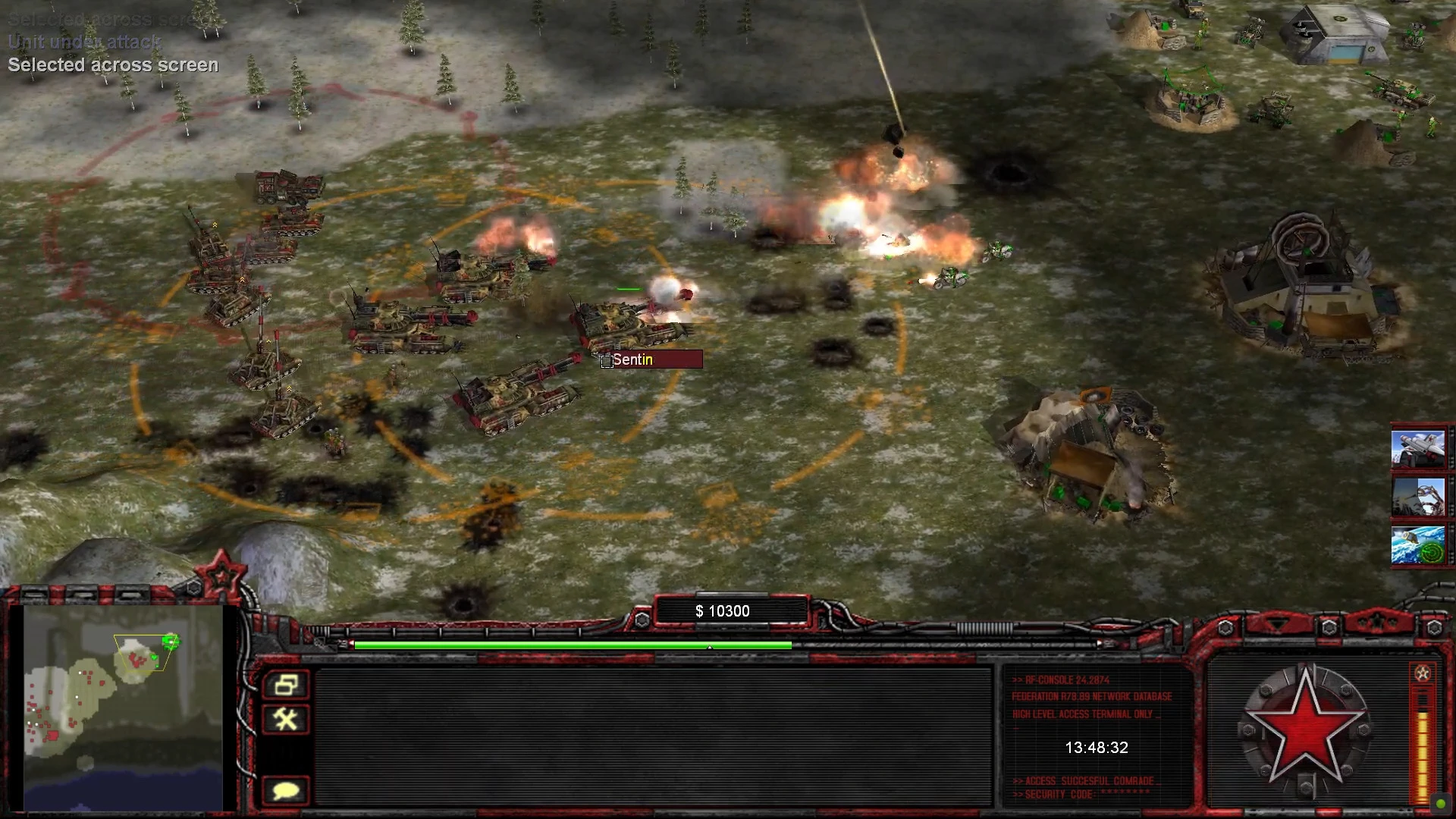
Task: Click the small general's star rank icon
Action: click(x=1422, y=673)
